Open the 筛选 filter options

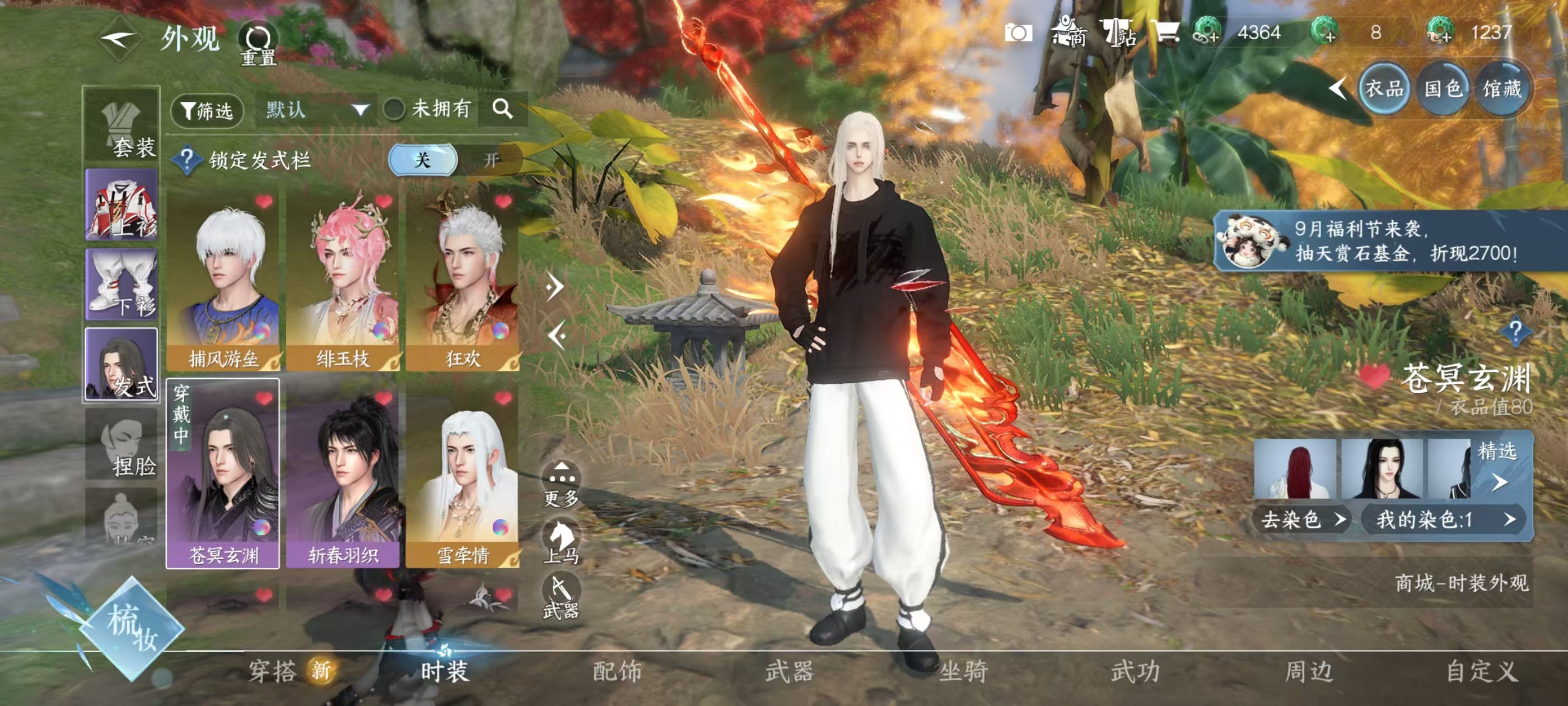(x=207, y=111)
